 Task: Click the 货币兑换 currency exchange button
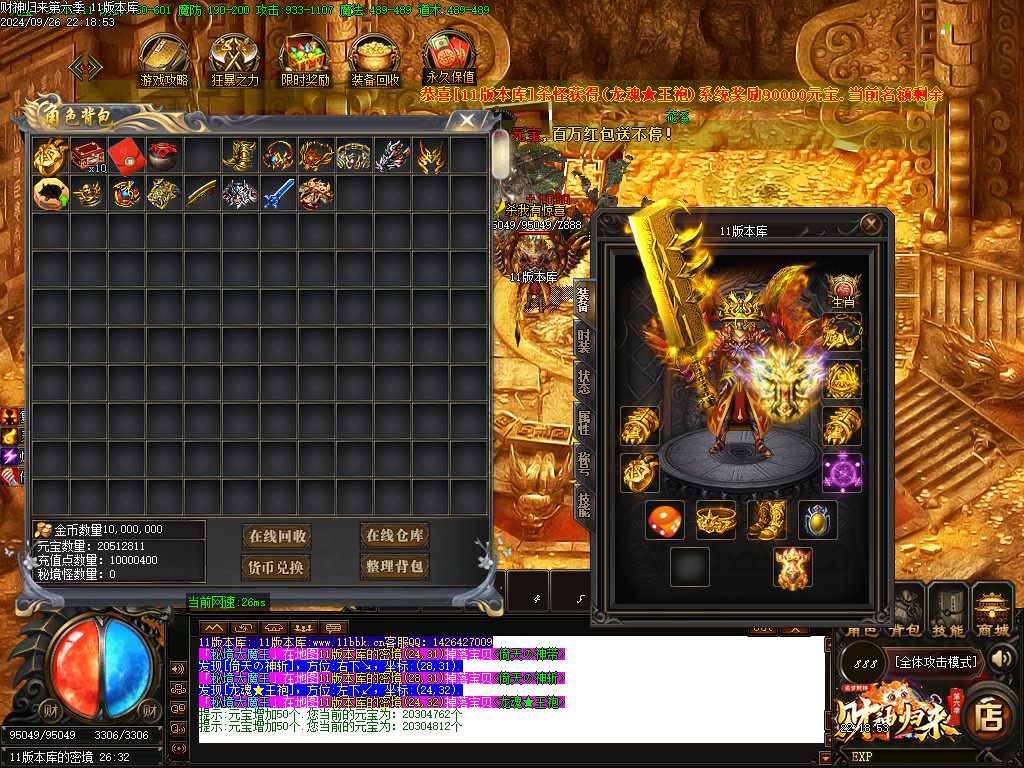point(277,567)
